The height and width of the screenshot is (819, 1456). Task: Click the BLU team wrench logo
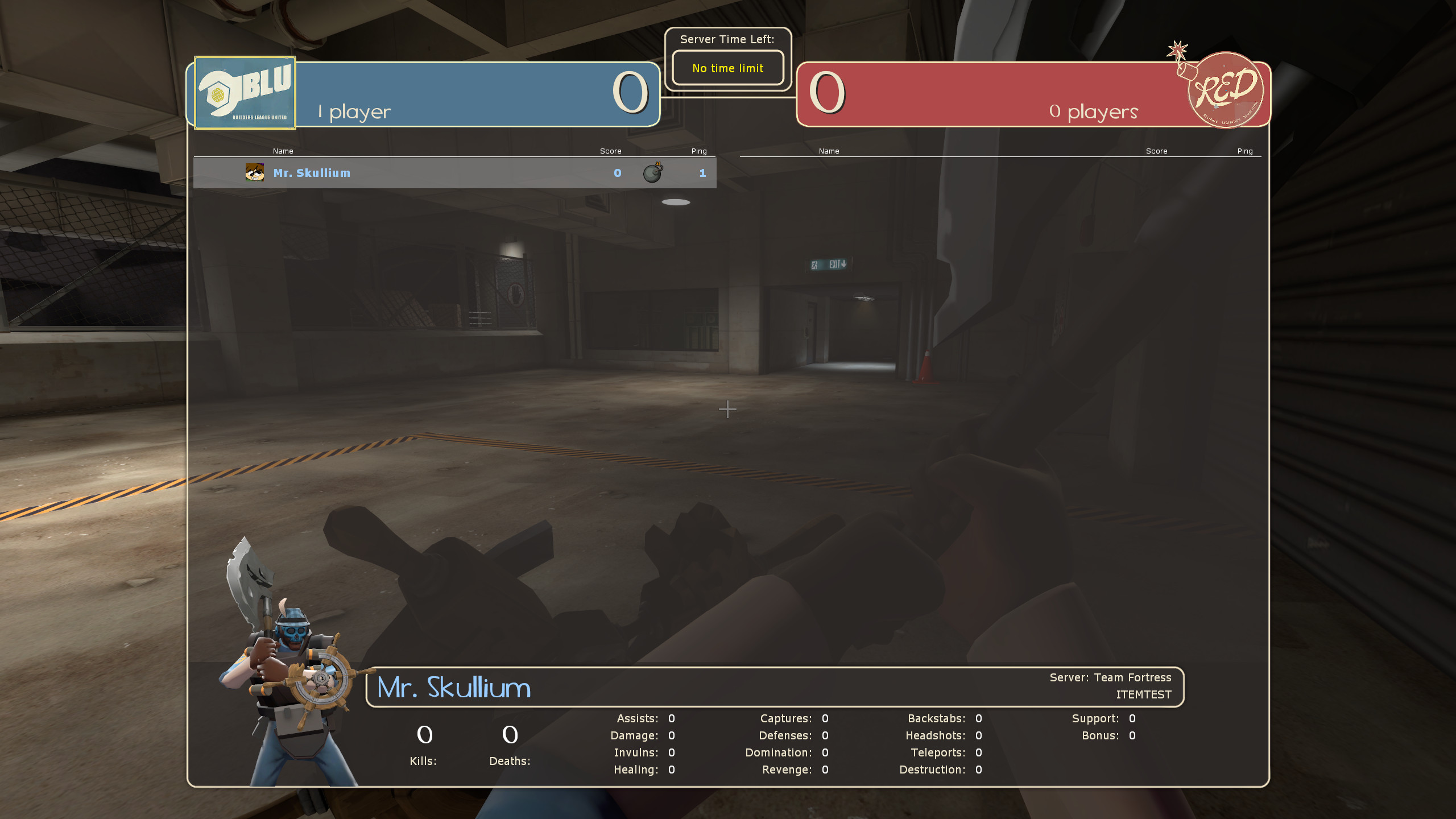[245, 91]
